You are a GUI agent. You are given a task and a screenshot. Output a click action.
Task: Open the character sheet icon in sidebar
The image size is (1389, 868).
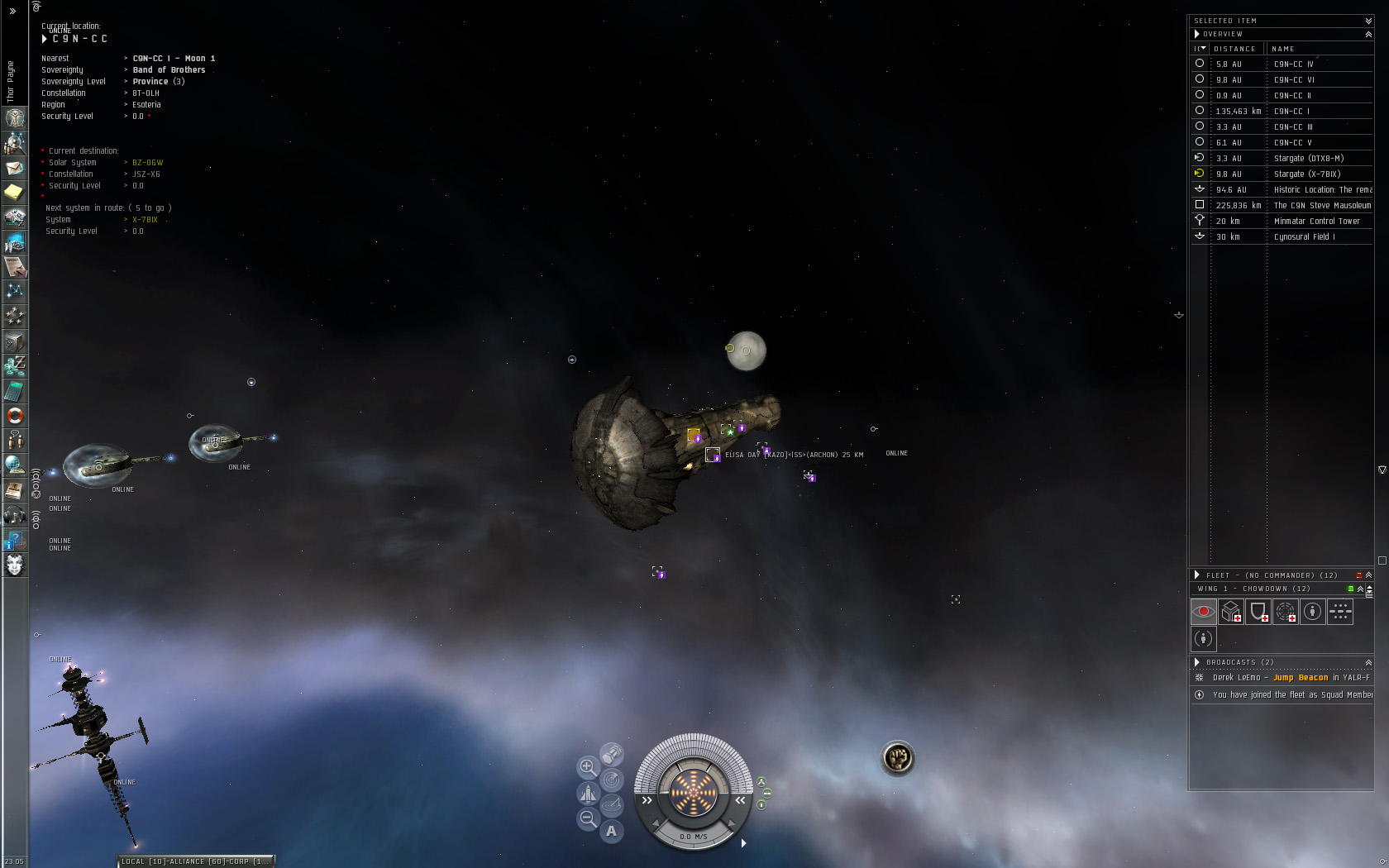point(15,117)
